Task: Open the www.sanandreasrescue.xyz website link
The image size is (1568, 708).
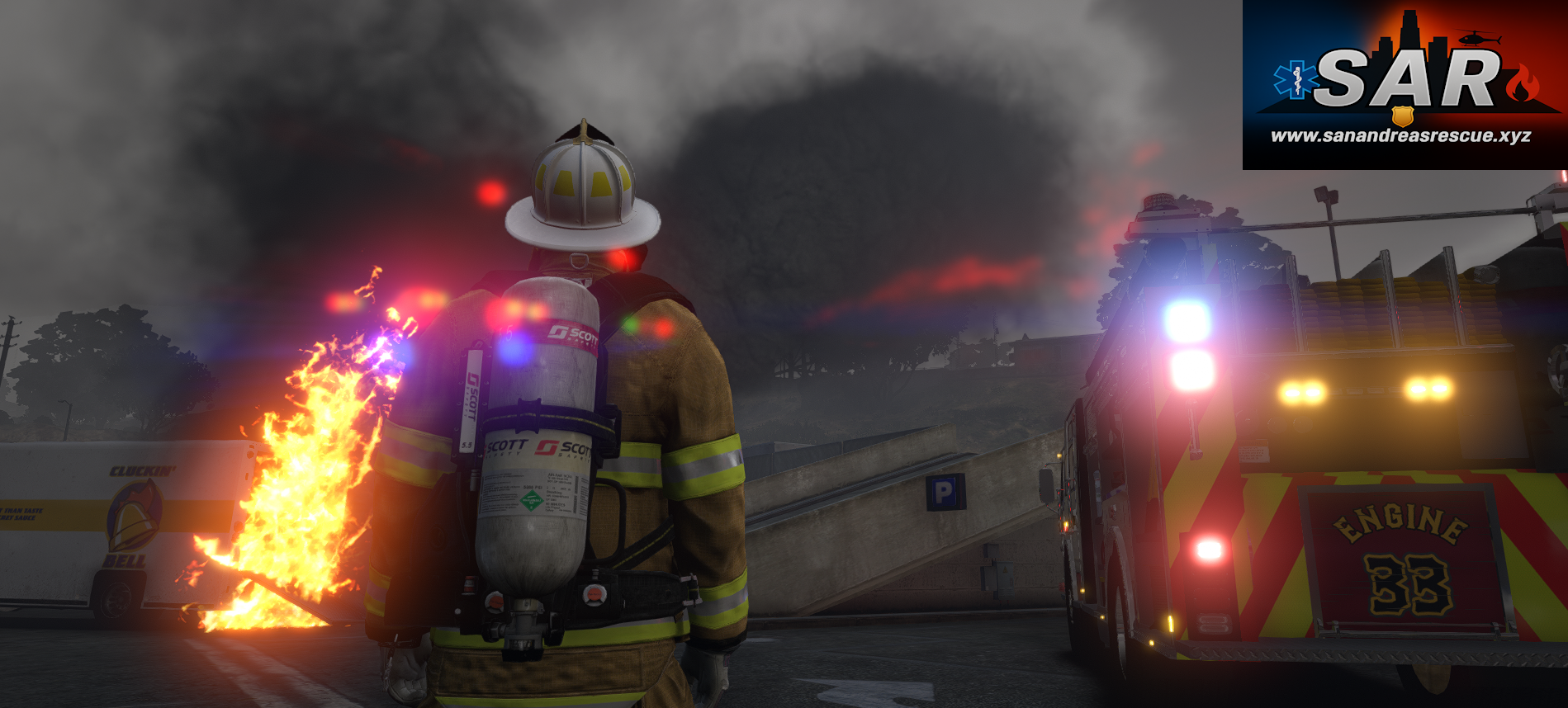Action: click(1400, 136)
